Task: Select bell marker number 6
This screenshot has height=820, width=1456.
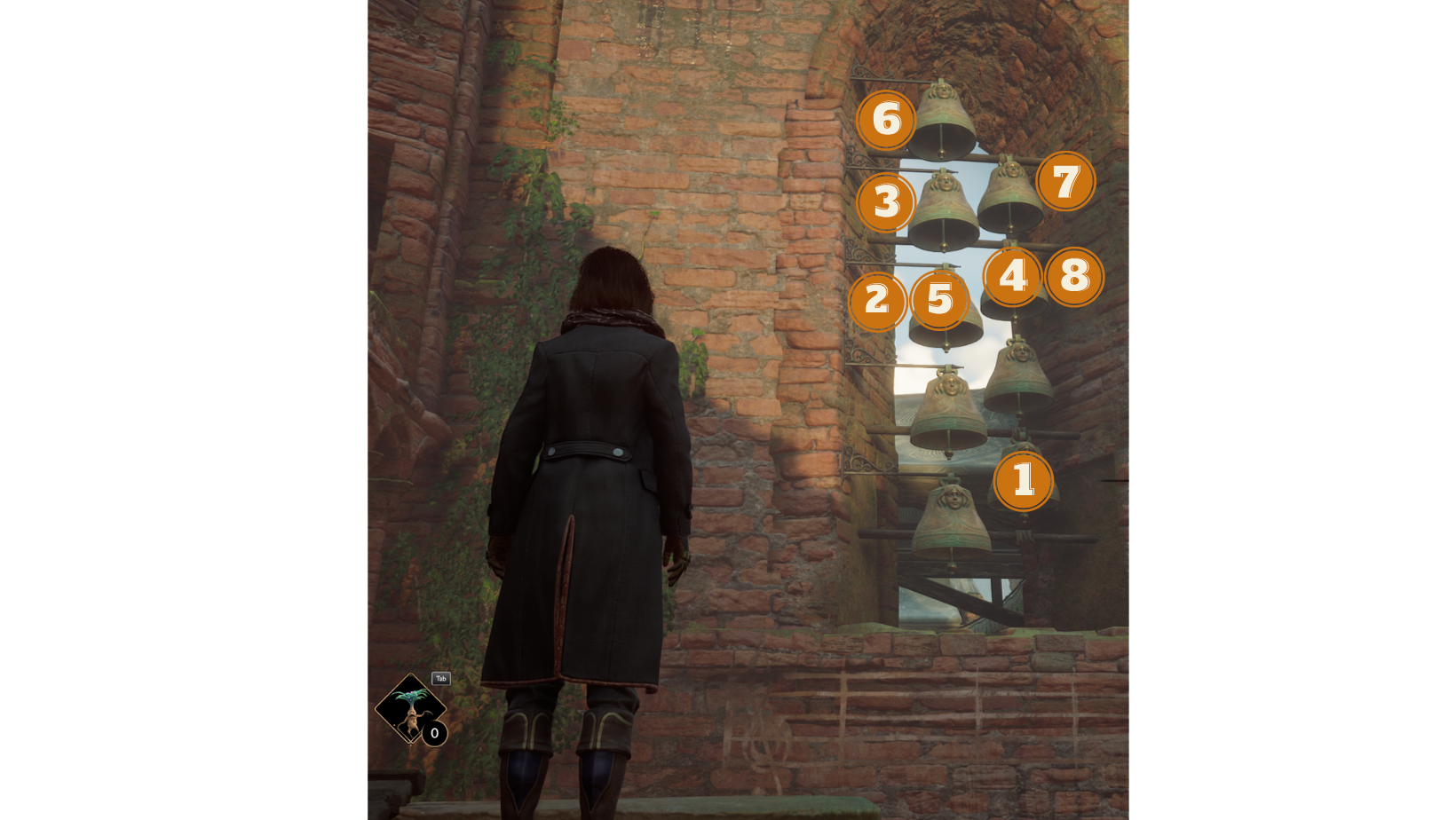Action: 884,119
